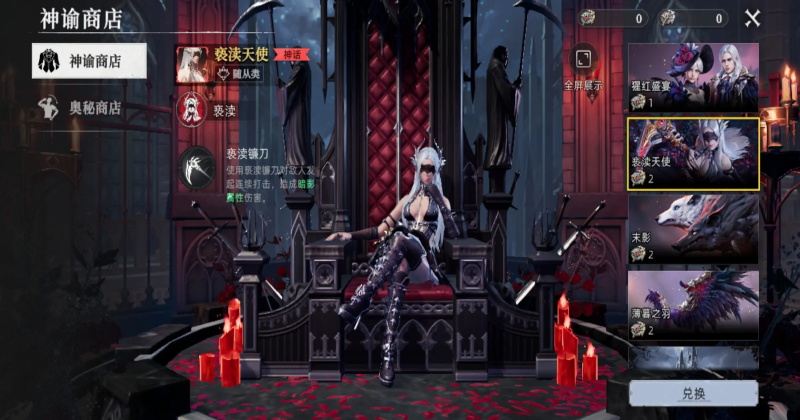Select the 末影 wolf mount thumbnail
800x420 pixels.
pos(692,229)
